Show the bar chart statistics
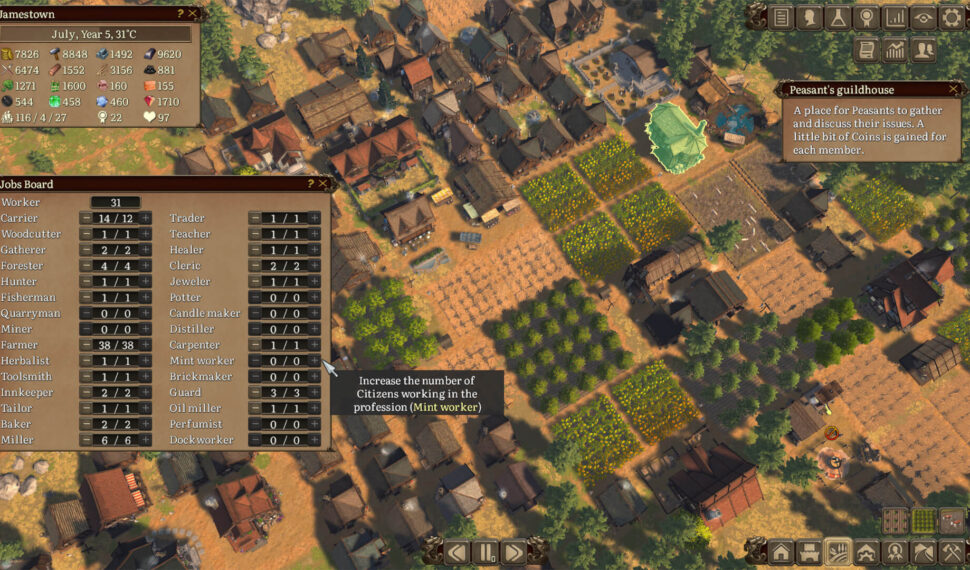The width and height of the screenshot is (970, 570). pos(894,17)
